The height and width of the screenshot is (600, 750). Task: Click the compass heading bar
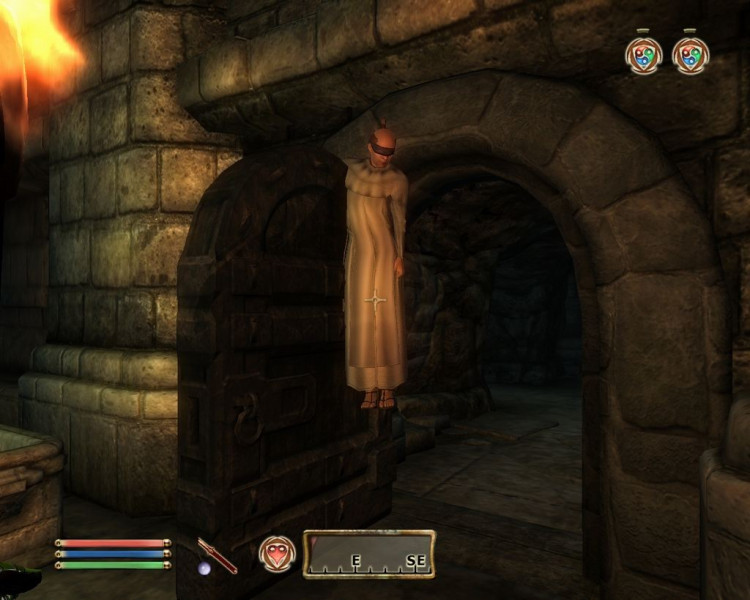[369, 554]
